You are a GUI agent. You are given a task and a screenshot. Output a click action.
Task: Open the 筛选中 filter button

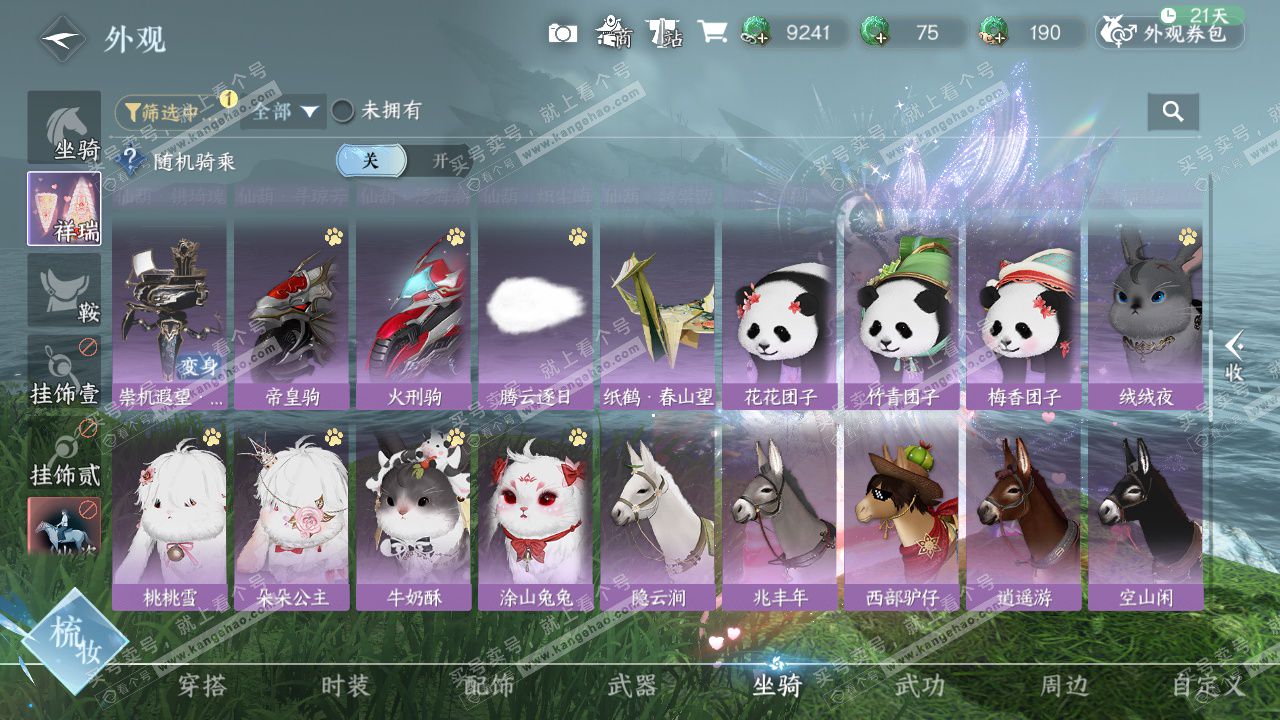tap(161, 112)
